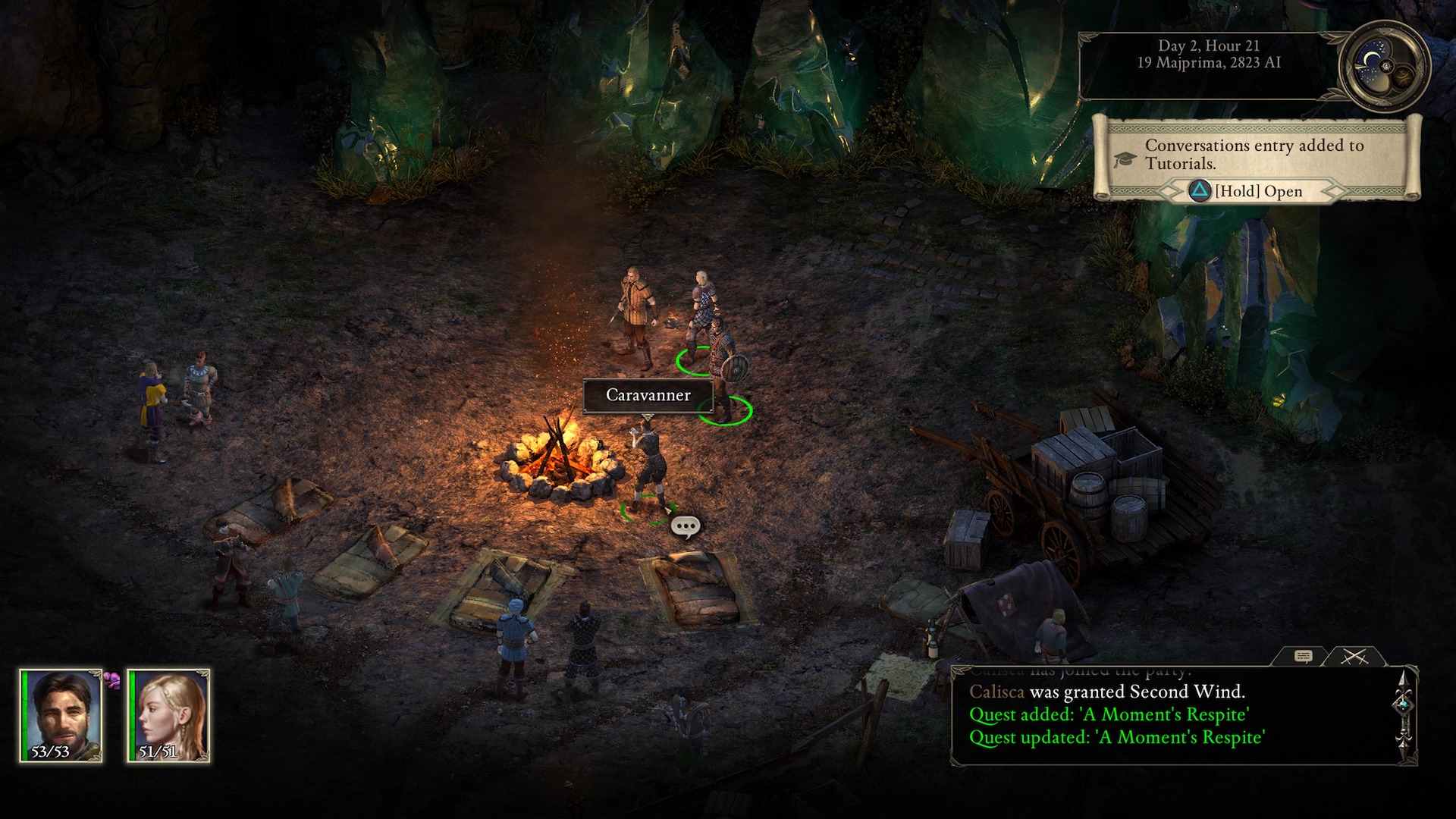Talk via the speech bubble icon
The image size is (1456, 819).
click(x=686, y=526)
